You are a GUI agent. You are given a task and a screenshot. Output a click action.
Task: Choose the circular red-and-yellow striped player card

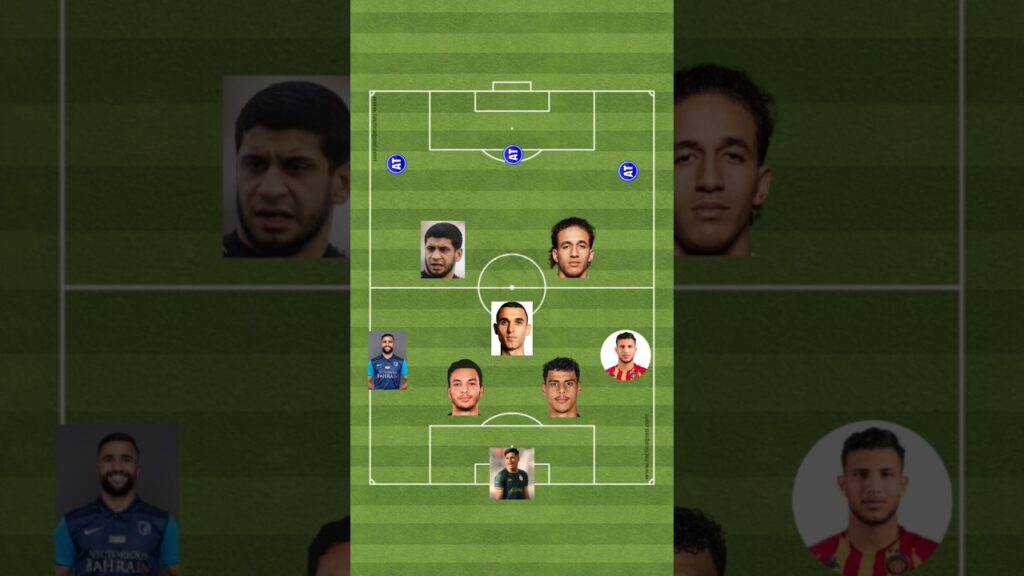point(625,356)
